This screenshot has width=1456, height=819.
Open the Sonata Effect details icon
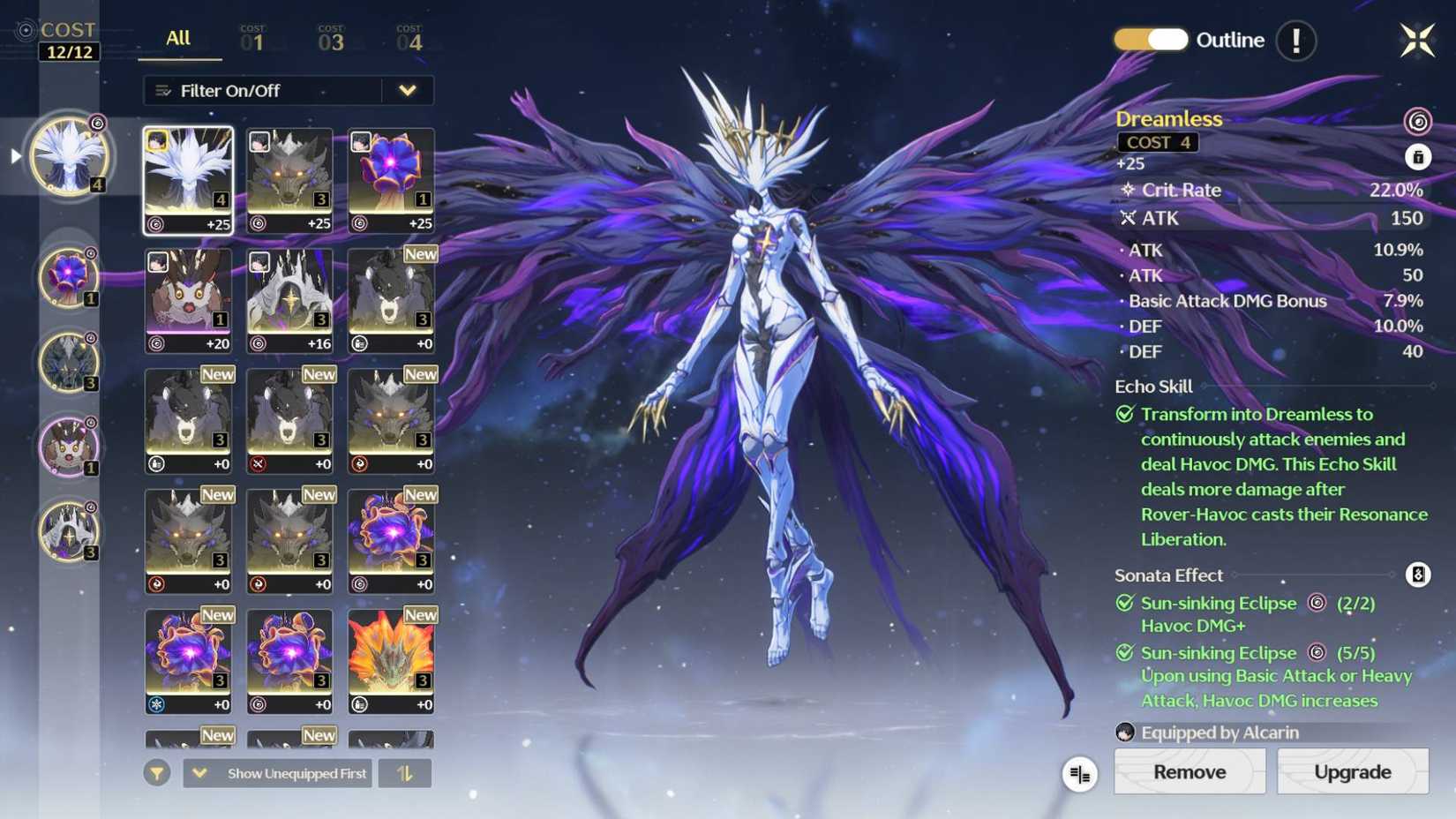1417,575
